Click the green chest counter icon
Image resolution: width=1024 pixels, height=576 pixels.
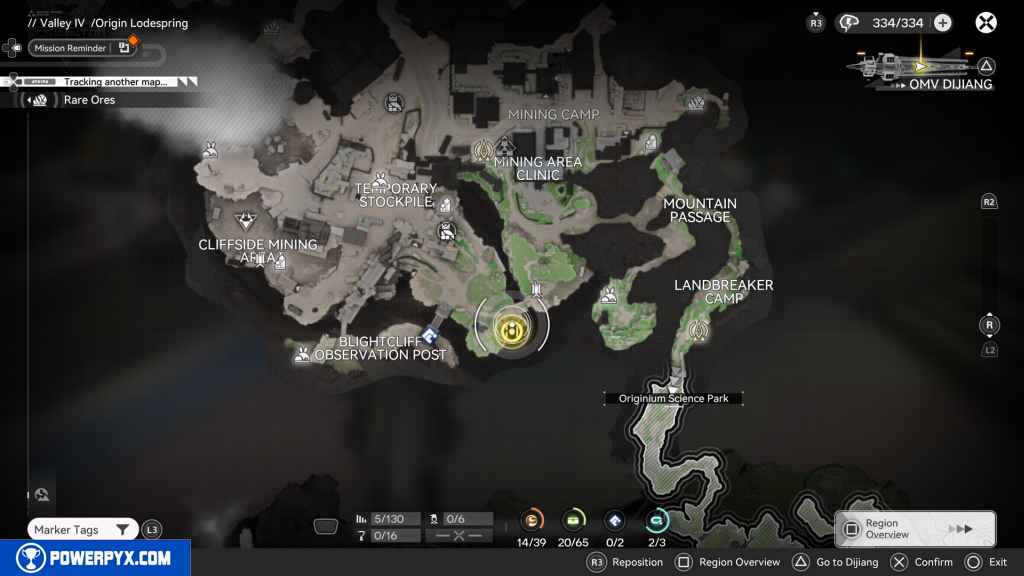(574, 520)
